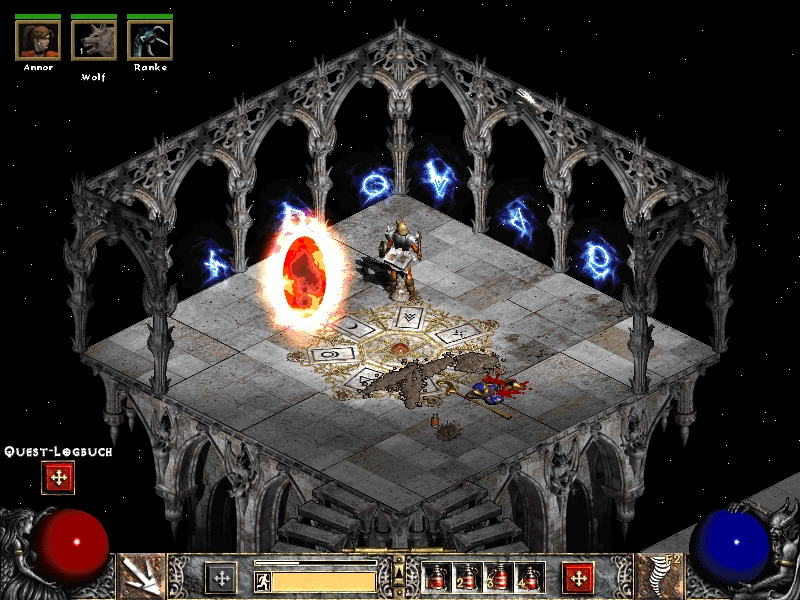This screenshot has height=600, width=800.
Task: Click the gray cross button beside the run toggle
Action: click(221, 577)
